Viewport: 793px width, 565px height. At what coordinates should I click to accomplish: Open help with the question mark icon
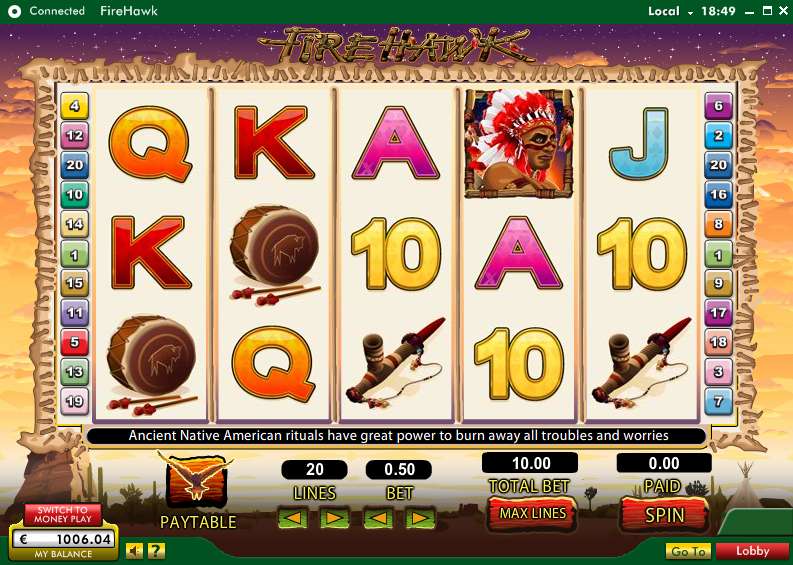point(157,550)
